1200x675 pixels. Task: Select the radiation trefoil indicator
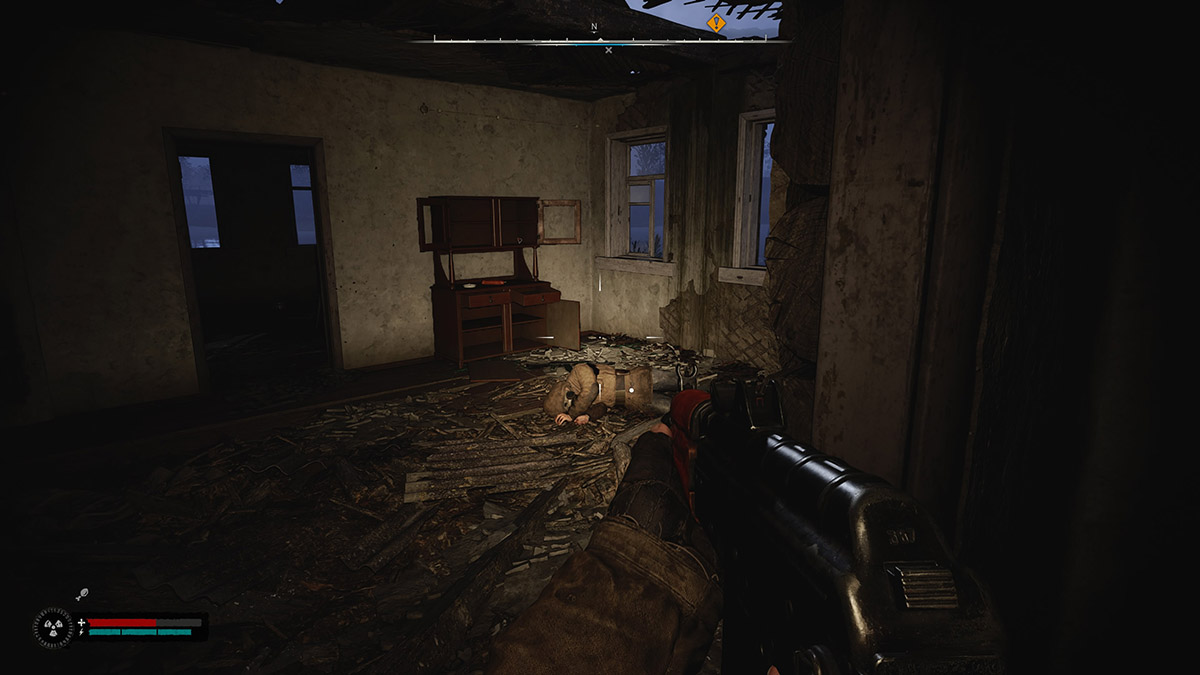pos(51,627)
